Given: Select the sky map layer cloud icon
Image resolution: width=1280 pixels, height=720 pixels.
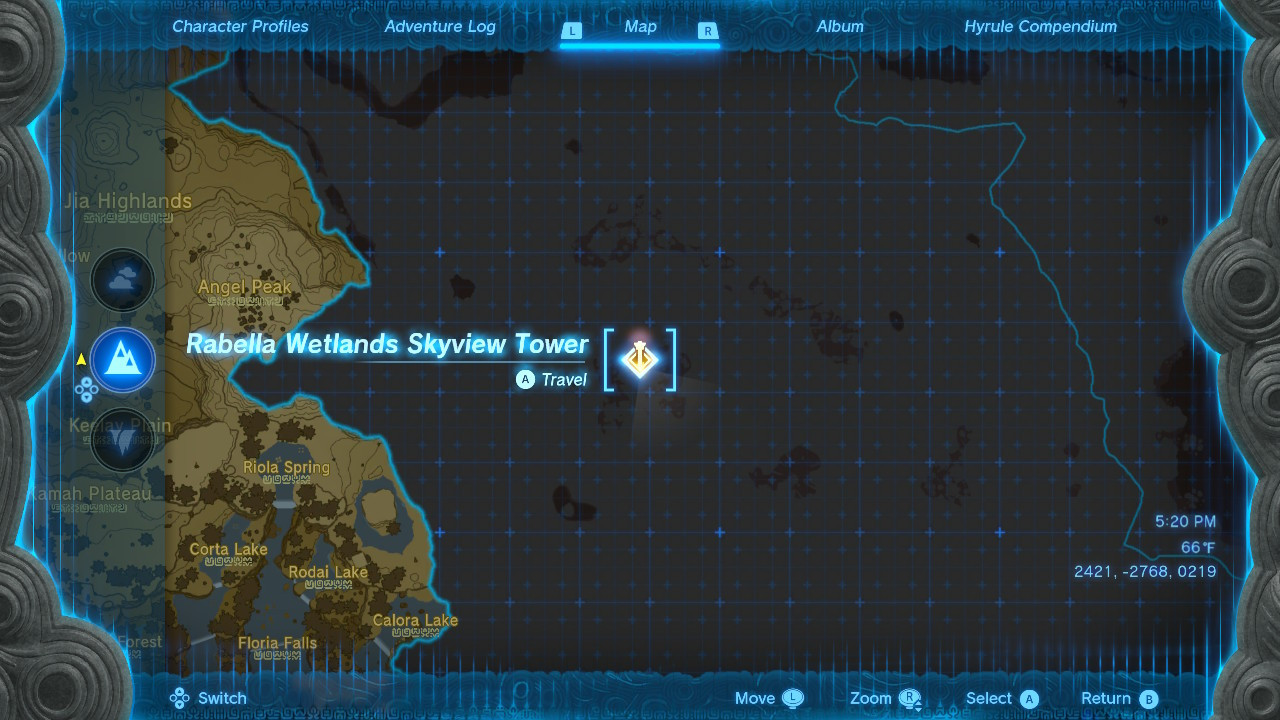Looking at the screenshot, I should coord(122,280).
